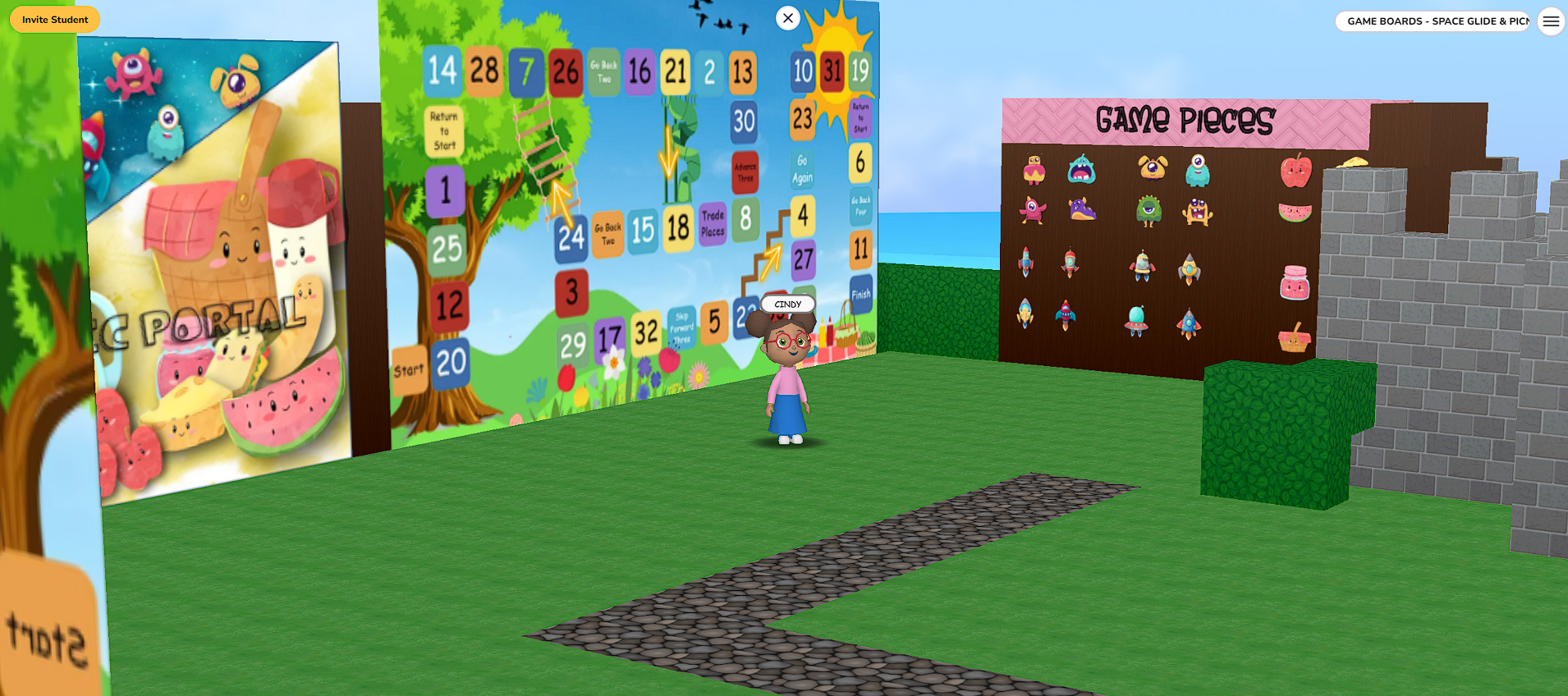1568x696 pixels.
Task: Select the apple game piece
Action: tap(1295, 171)
